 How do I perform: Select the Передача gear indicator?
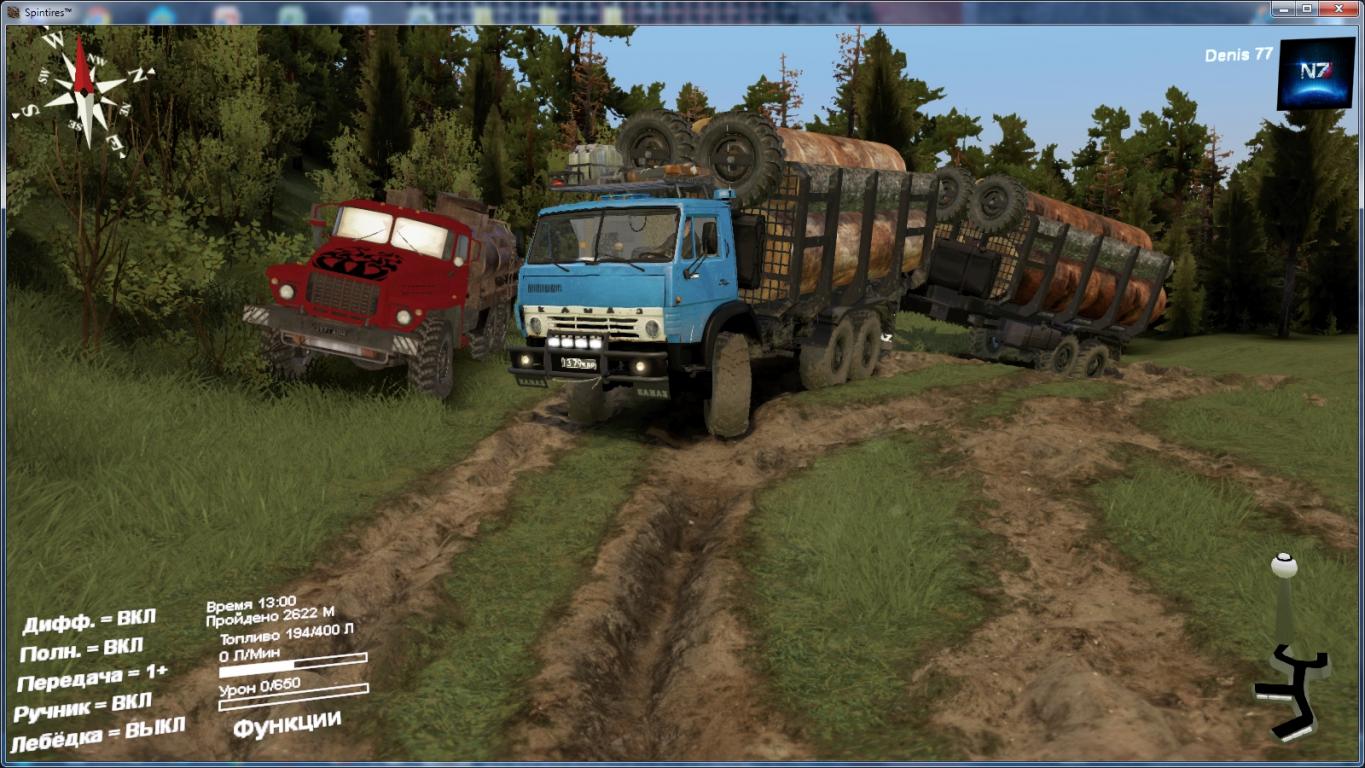92,678
